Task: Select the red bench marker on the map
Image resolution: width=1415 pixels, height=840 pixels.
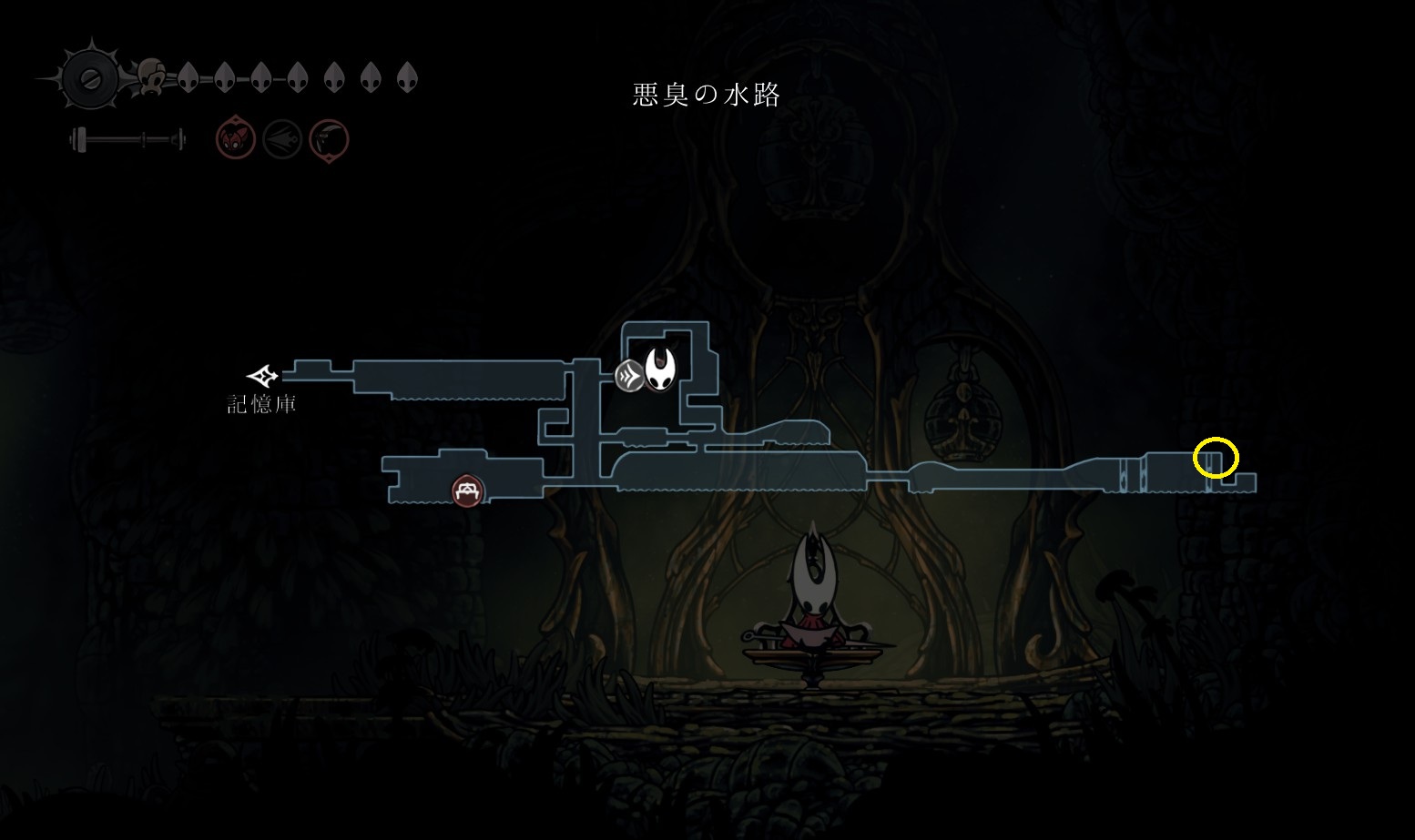Action: coord(468,491)
